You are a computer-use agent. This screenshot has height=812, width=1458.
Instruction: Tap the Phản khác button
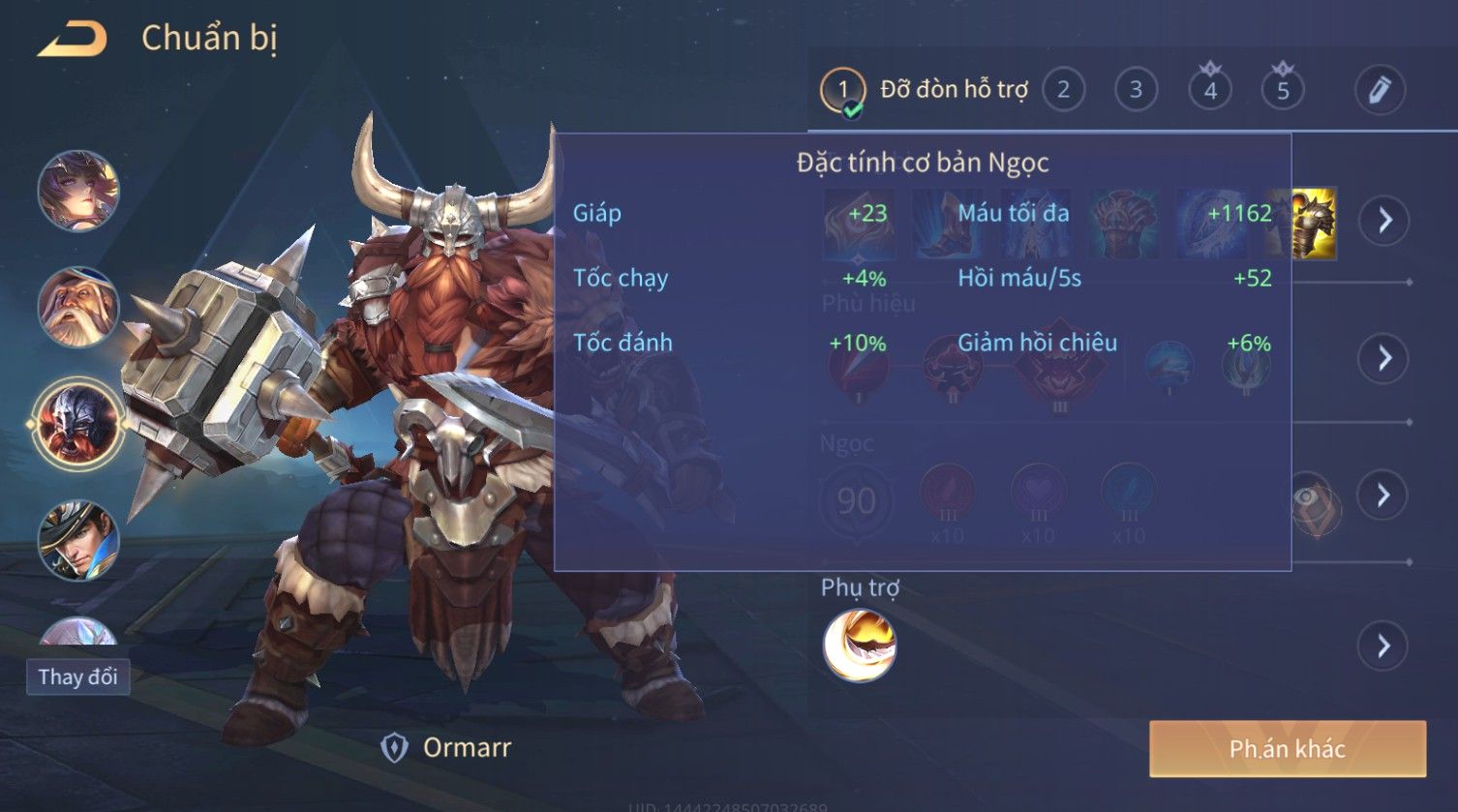coord(1287,748)
